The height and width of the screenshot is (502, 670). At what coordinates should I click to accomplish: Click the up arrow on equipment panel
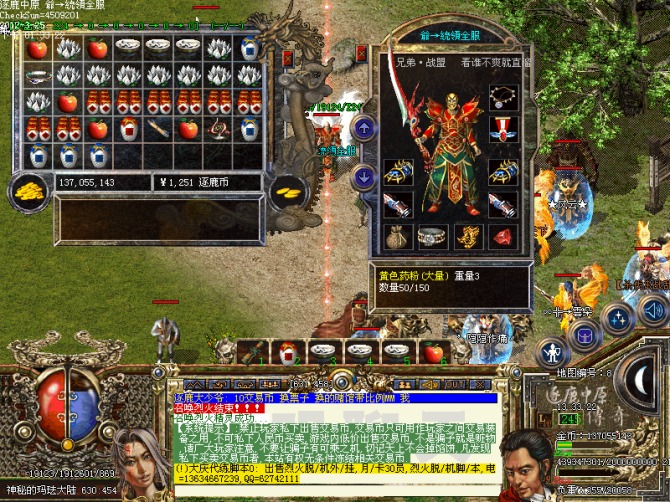click(x=364, y=126)
